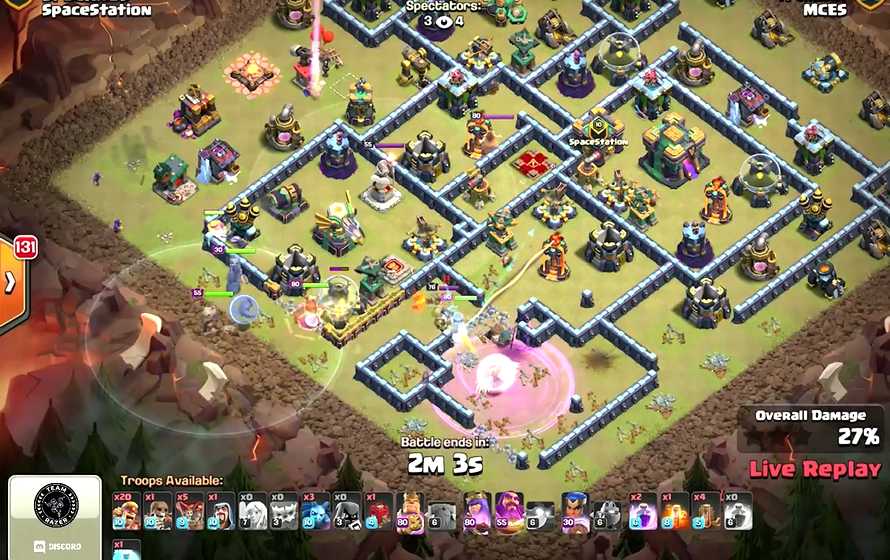Pick the purple Rage spell slot showing x2
This screenshot has height=560, width=890.
pos(642,510)
